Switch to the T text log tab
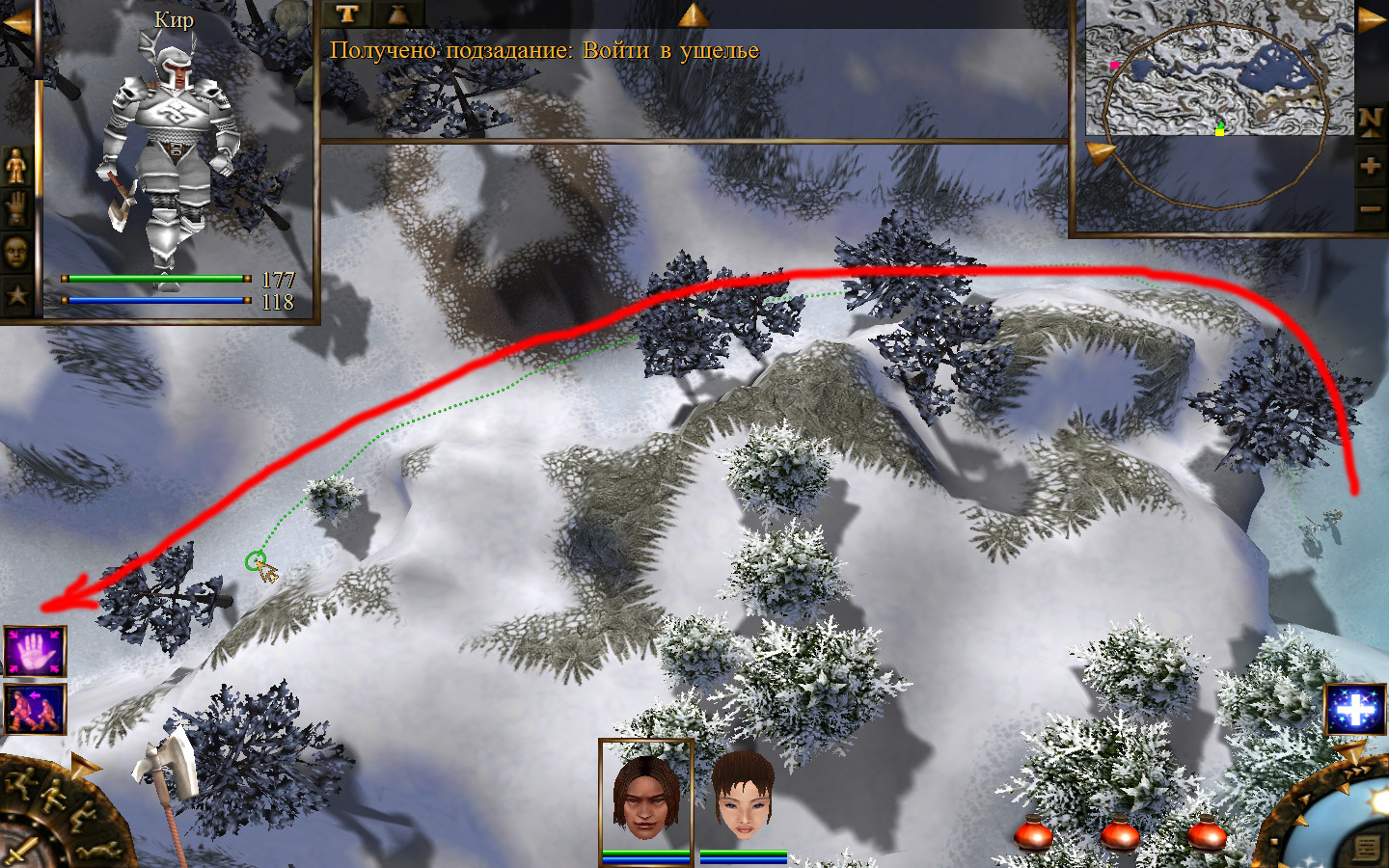 (x=348, y=14)
